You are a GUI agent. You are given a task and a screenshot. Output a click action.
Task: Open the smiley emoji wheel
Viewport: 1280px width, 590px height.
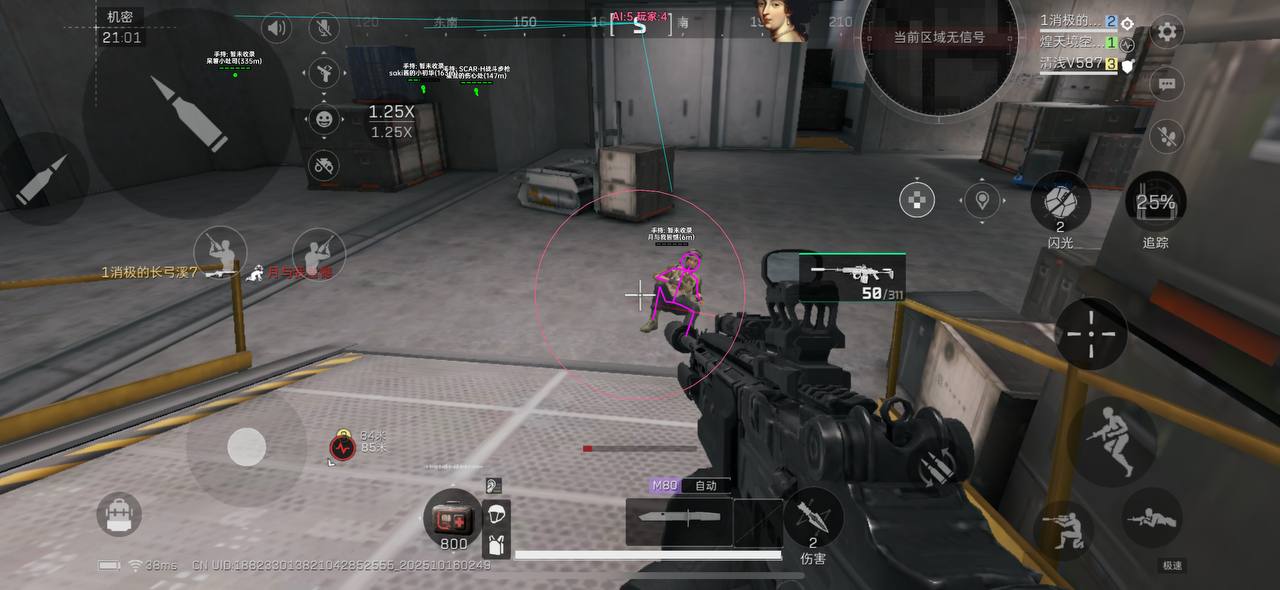[x=324, y=119]
